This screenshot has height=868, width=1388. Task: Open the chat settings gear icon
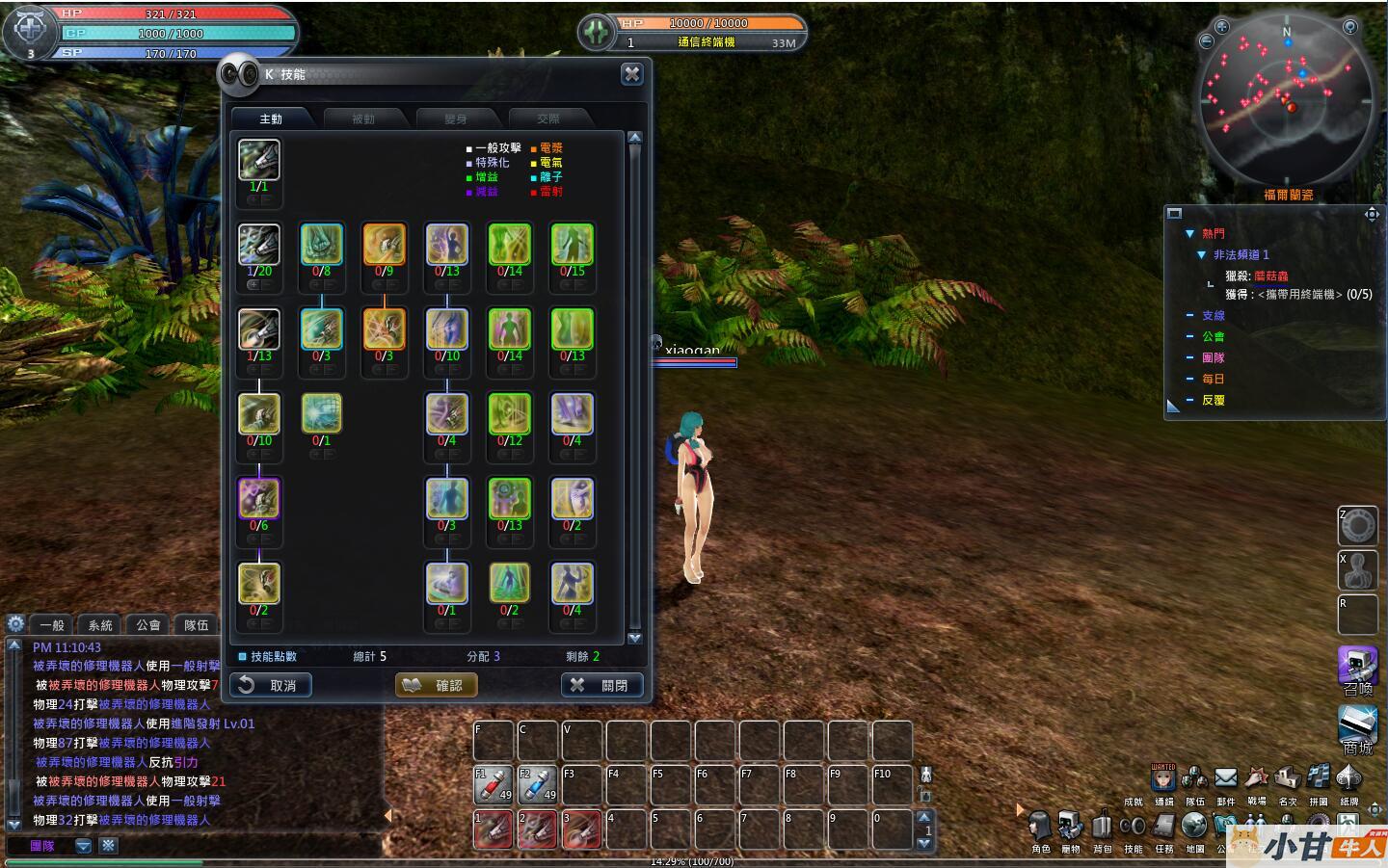pos(15,624)
